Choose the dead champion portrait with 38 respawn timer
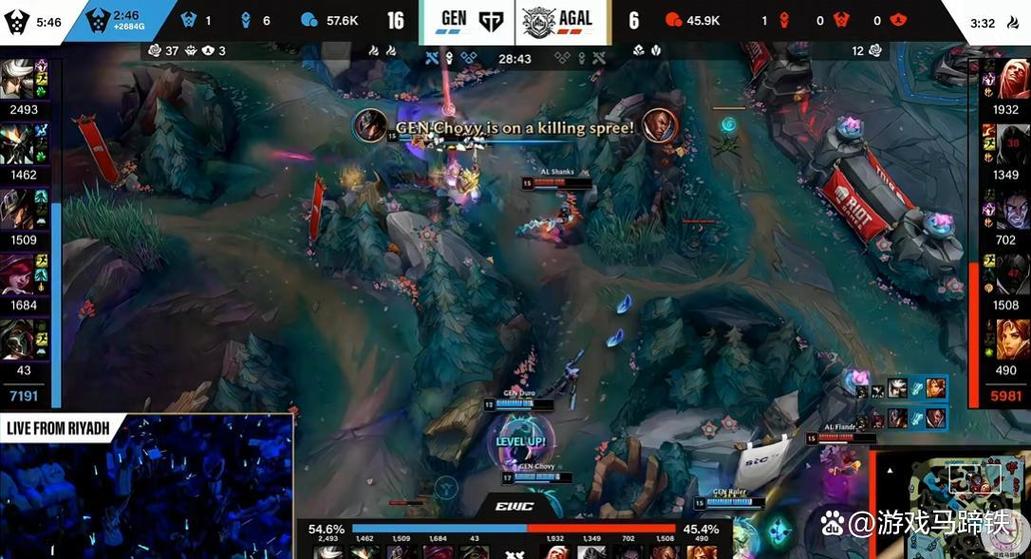This screenshot has height=559, width=1031. click(1012, 144)
